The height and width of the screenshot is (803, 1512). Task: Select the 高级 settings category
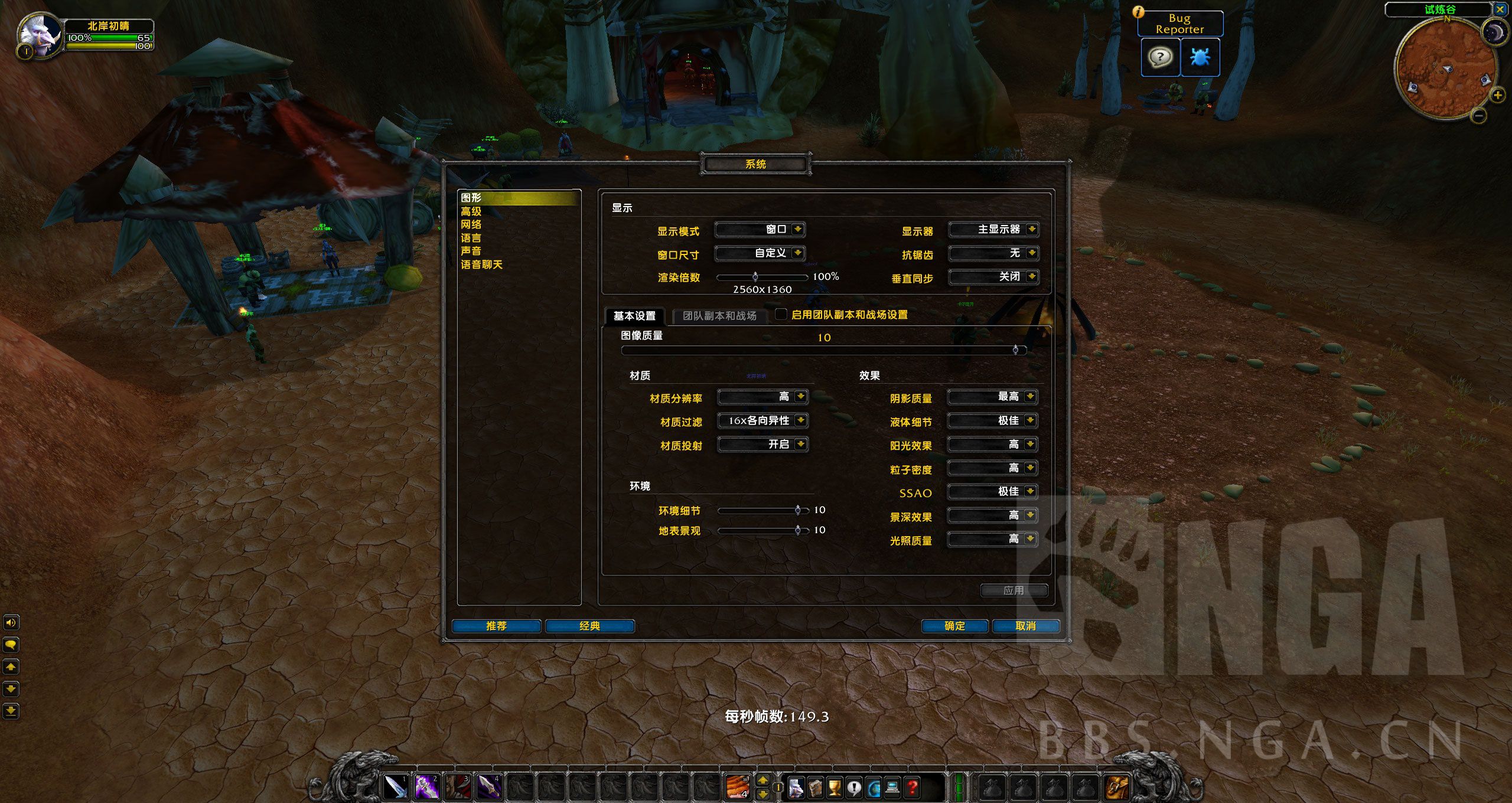[x=471, y=211]
